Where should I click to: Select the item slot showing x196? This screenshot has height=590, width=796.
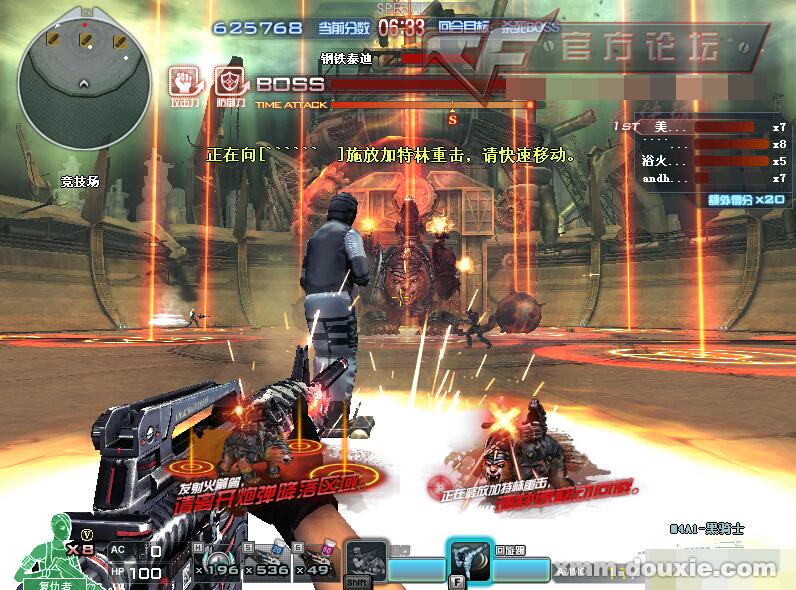pyautogui.click(x=218, y=562)
